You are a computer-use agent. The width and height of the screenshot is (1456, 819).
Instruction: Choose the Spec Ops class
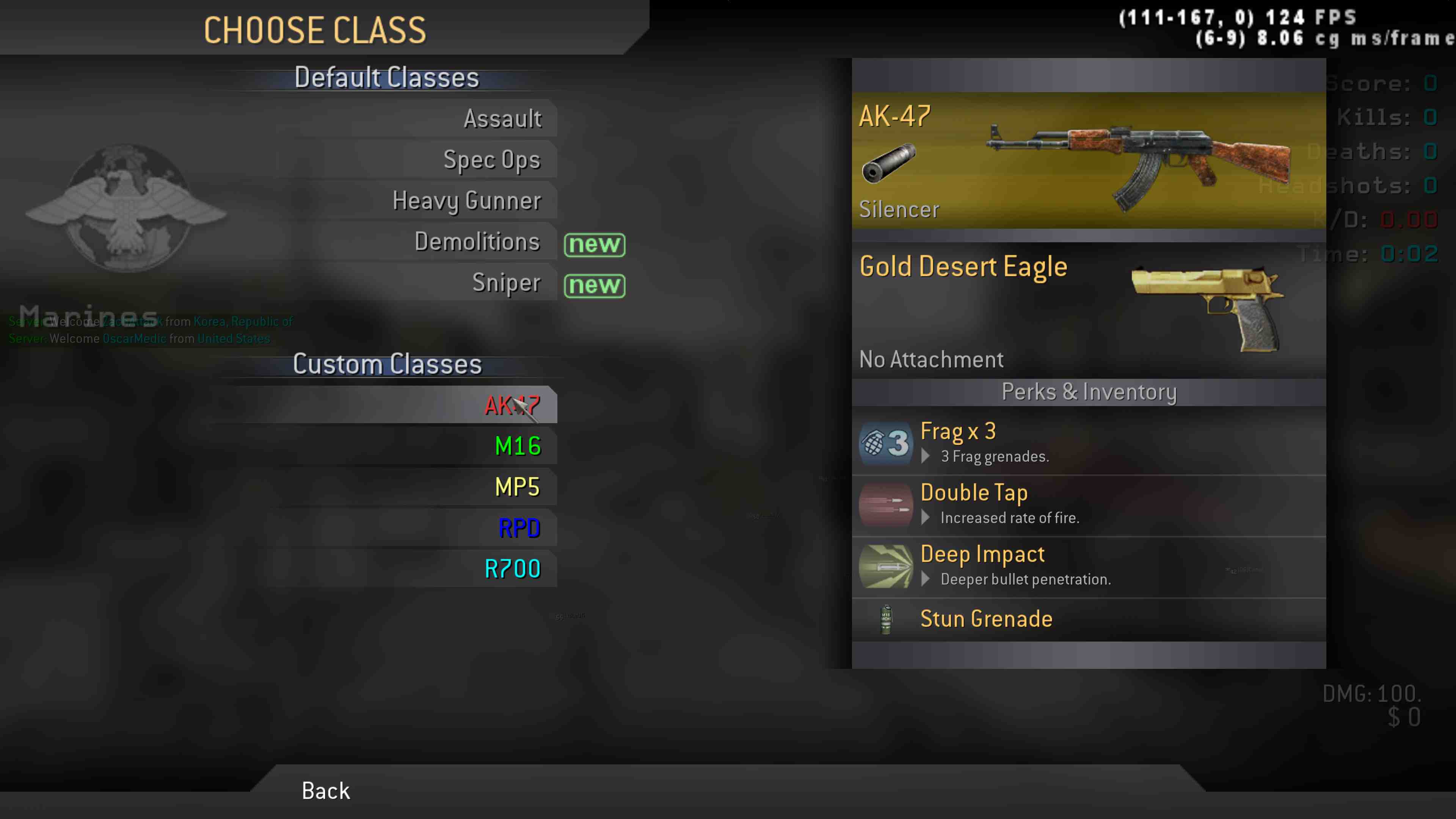pyautogui.click(x=492, y=160)
